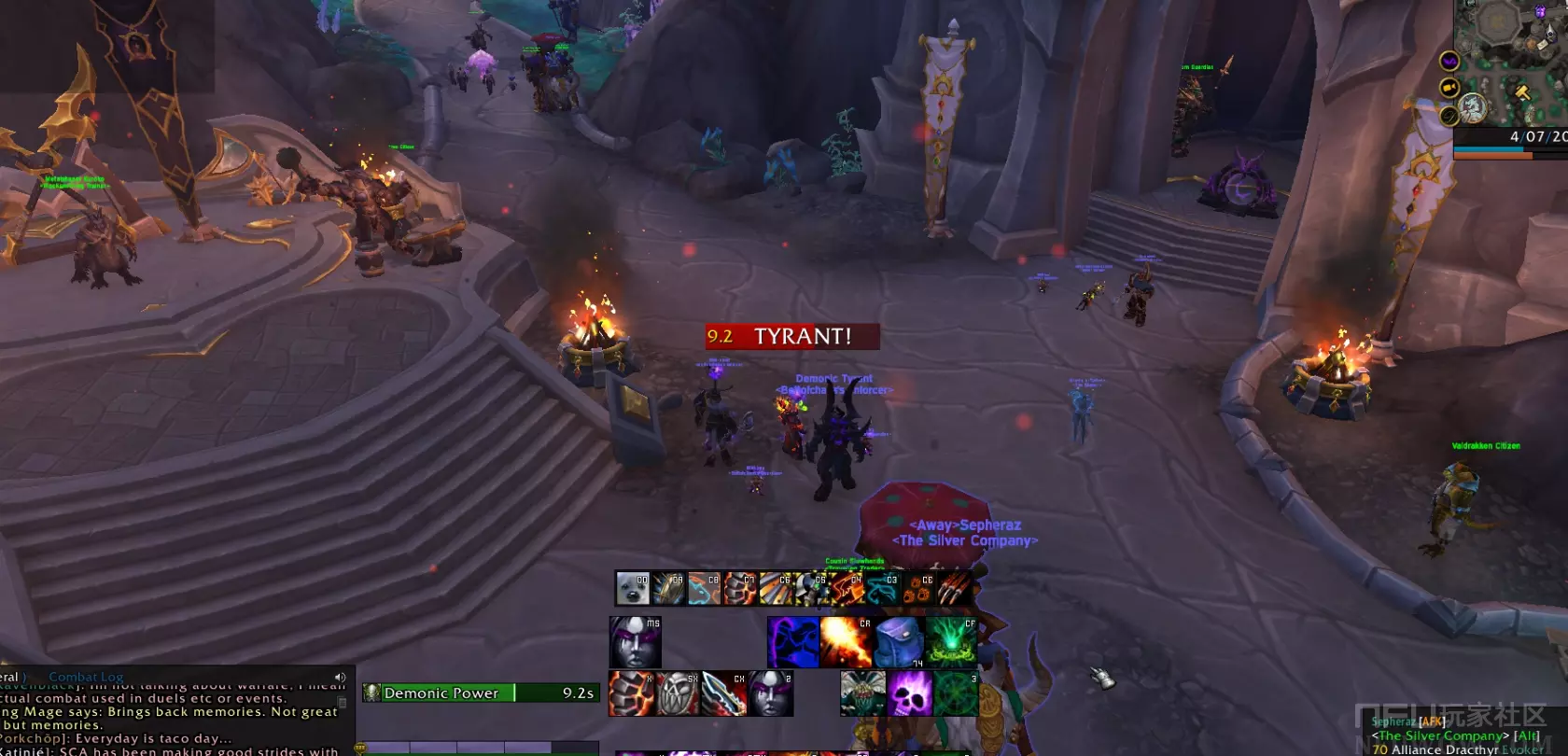Screen dimensions: 1568x756
Task: Click the purple bat-wing minimap button
Action: point(1449,62)
